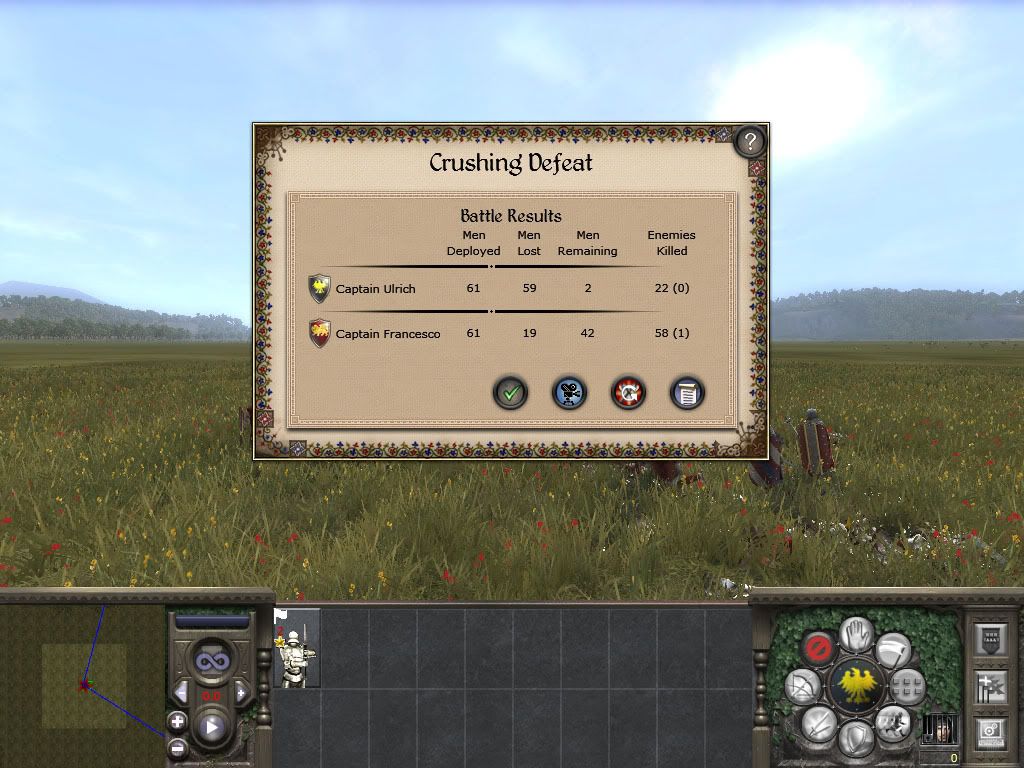This screenshot has width=1024, height=768.
Task: Open detailed battle statistics scroll
Action: (686, 393)
